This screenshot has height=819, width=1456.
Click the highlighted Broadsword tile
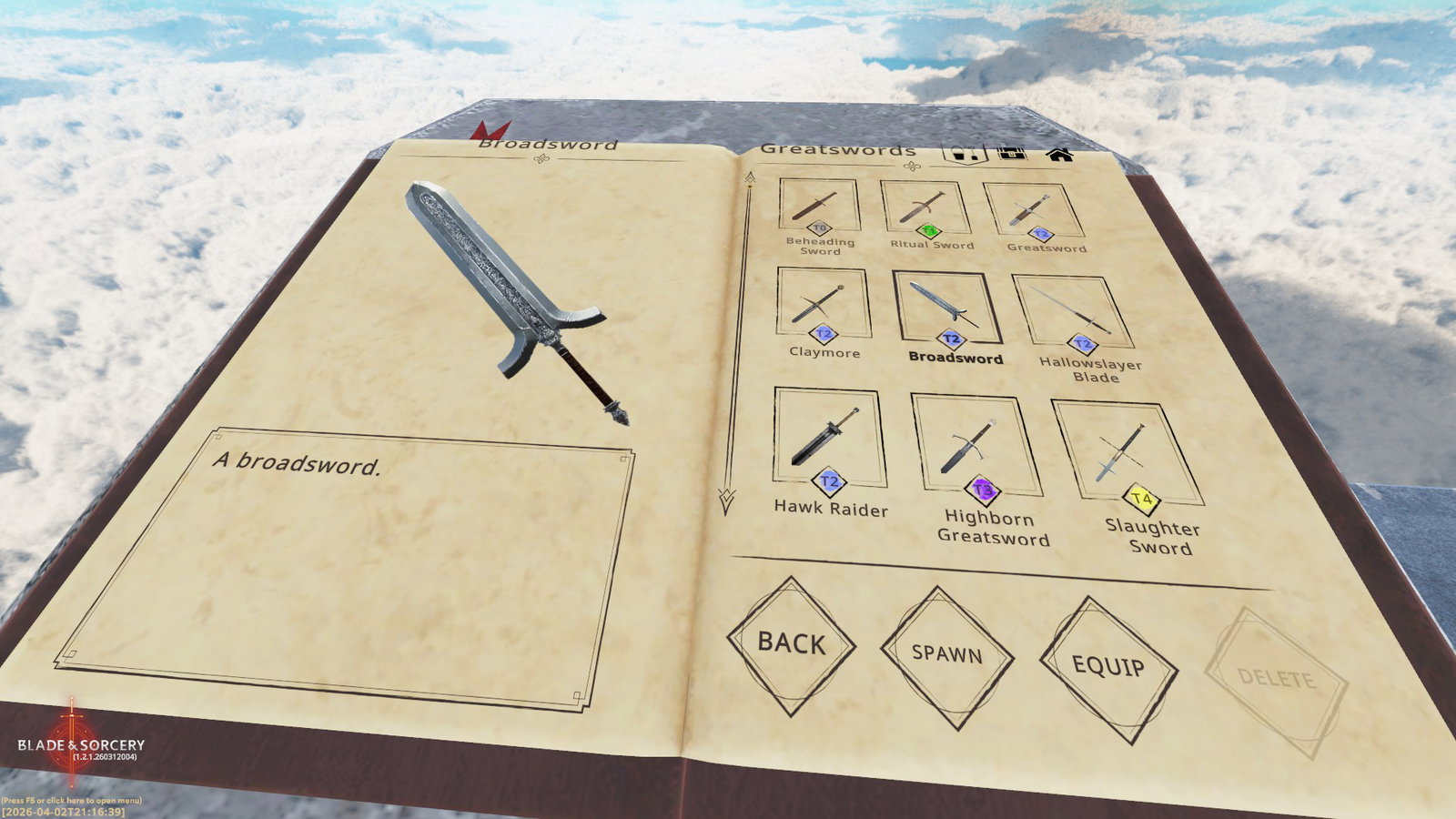click(946, 308)
